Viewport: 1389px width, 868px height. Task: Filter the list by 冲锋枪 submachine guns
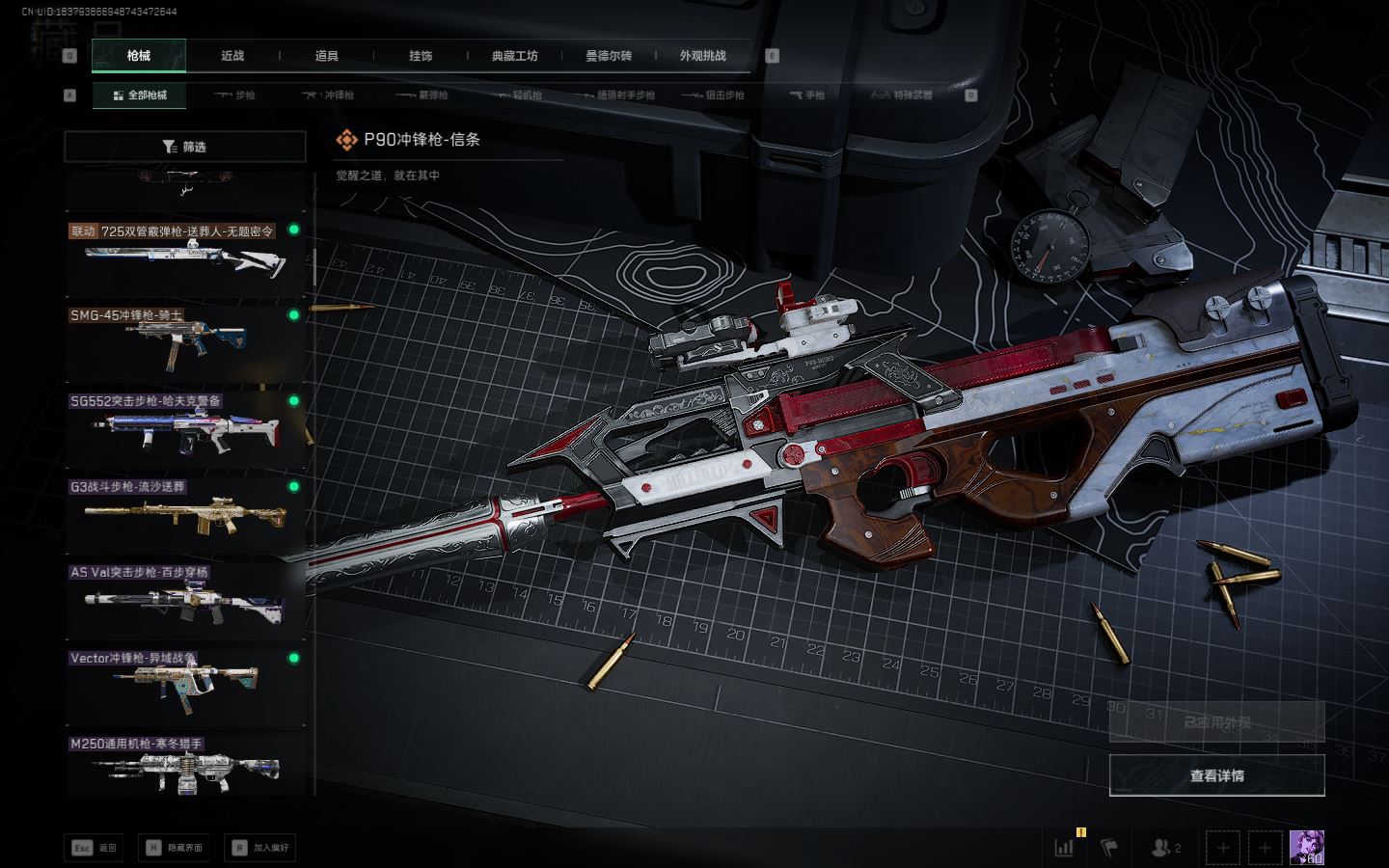[328, 95]
